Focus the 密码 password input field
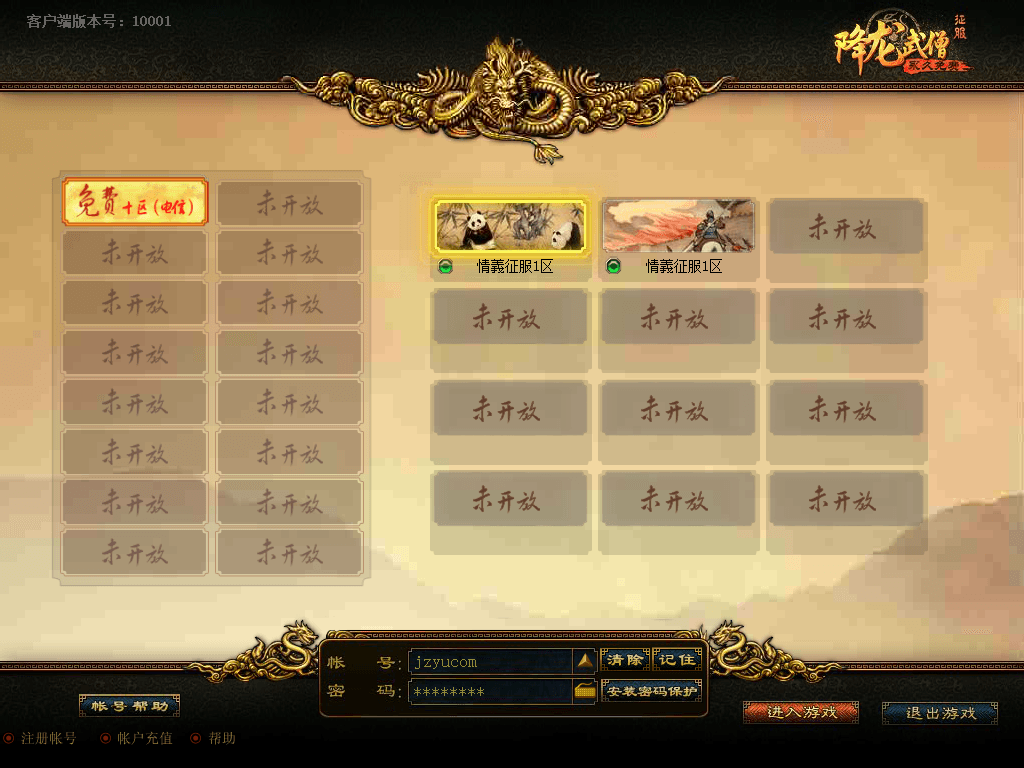This screenshot has height=768, width=1024. pos(490,692)
